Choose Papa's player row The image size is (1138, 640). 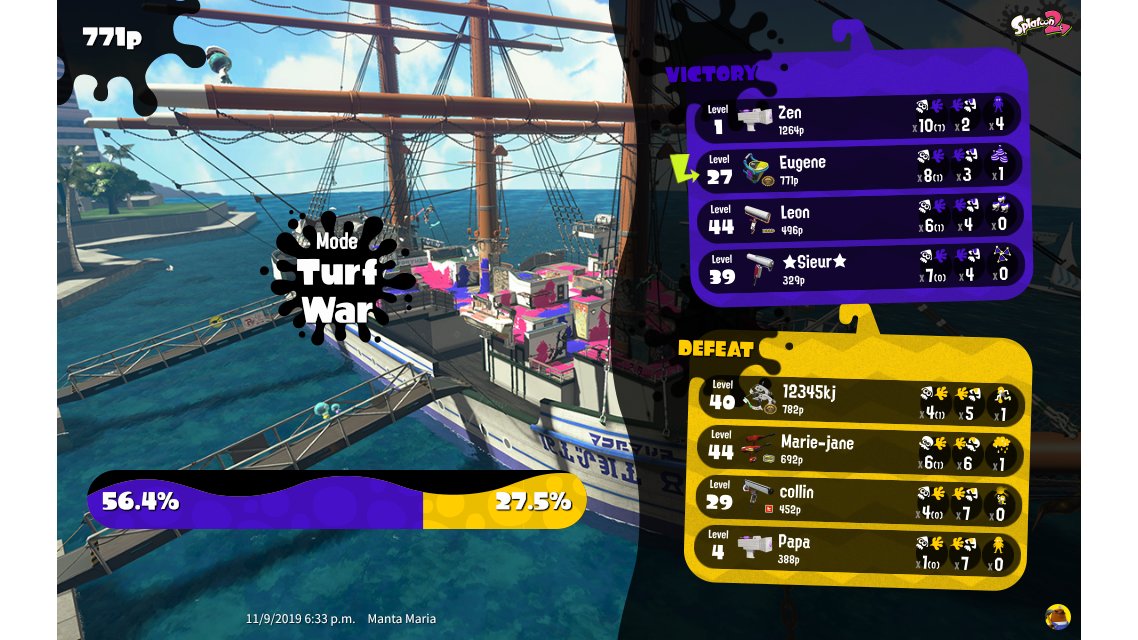pos(858,548)
